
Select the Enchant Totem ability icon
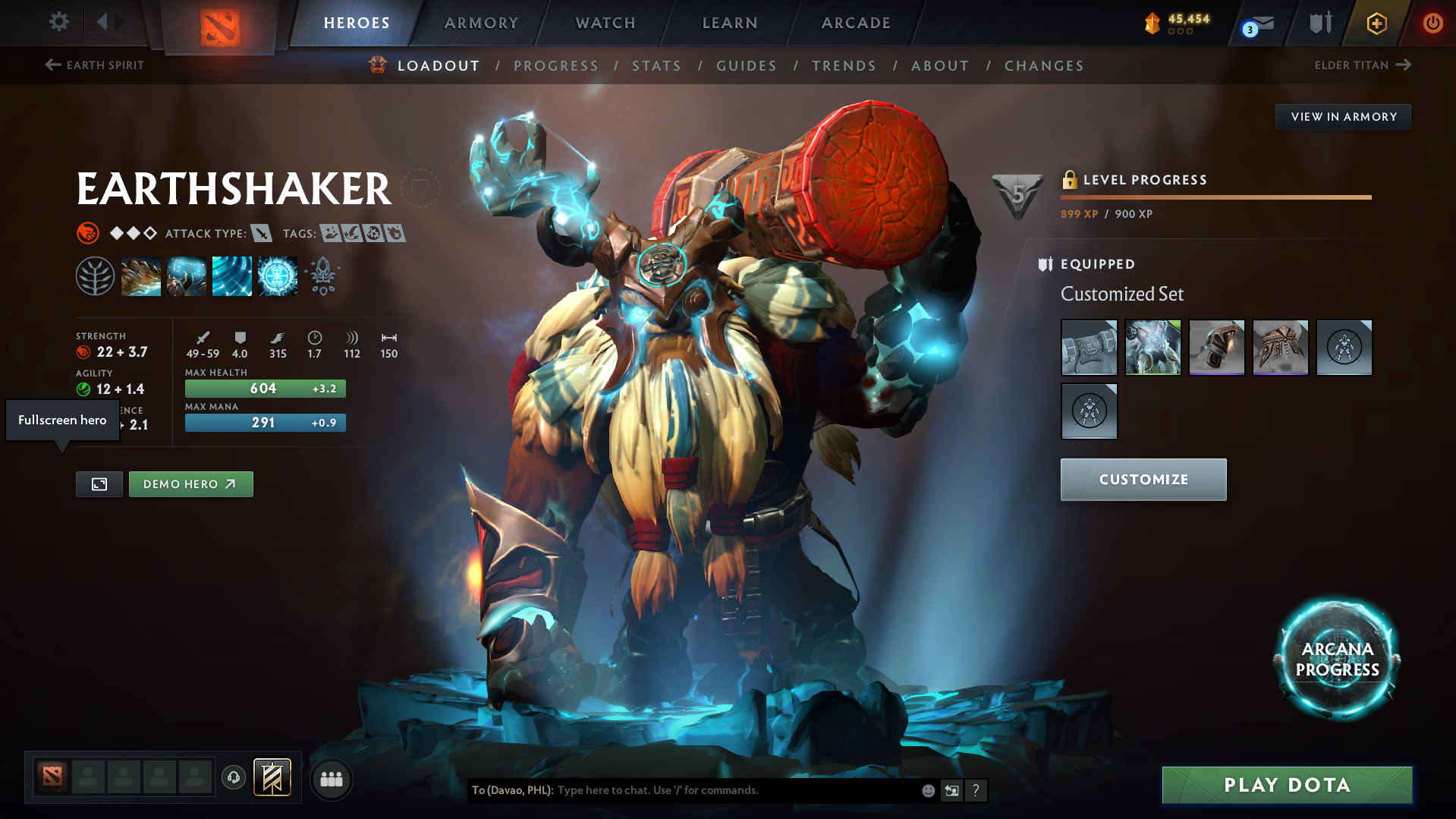(x=187, y=276)
